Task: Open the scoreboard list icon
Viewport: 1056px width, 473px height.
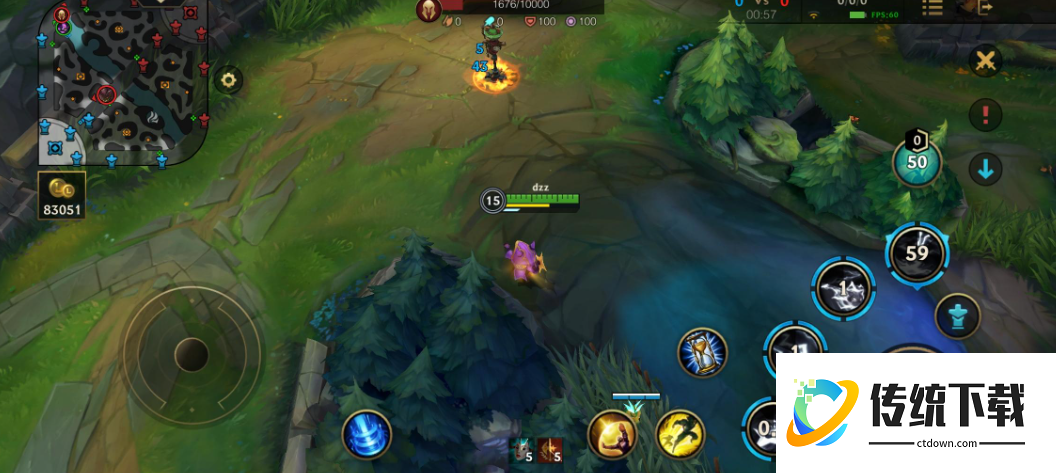Action: pyautogui.click(x=932, y=8)
